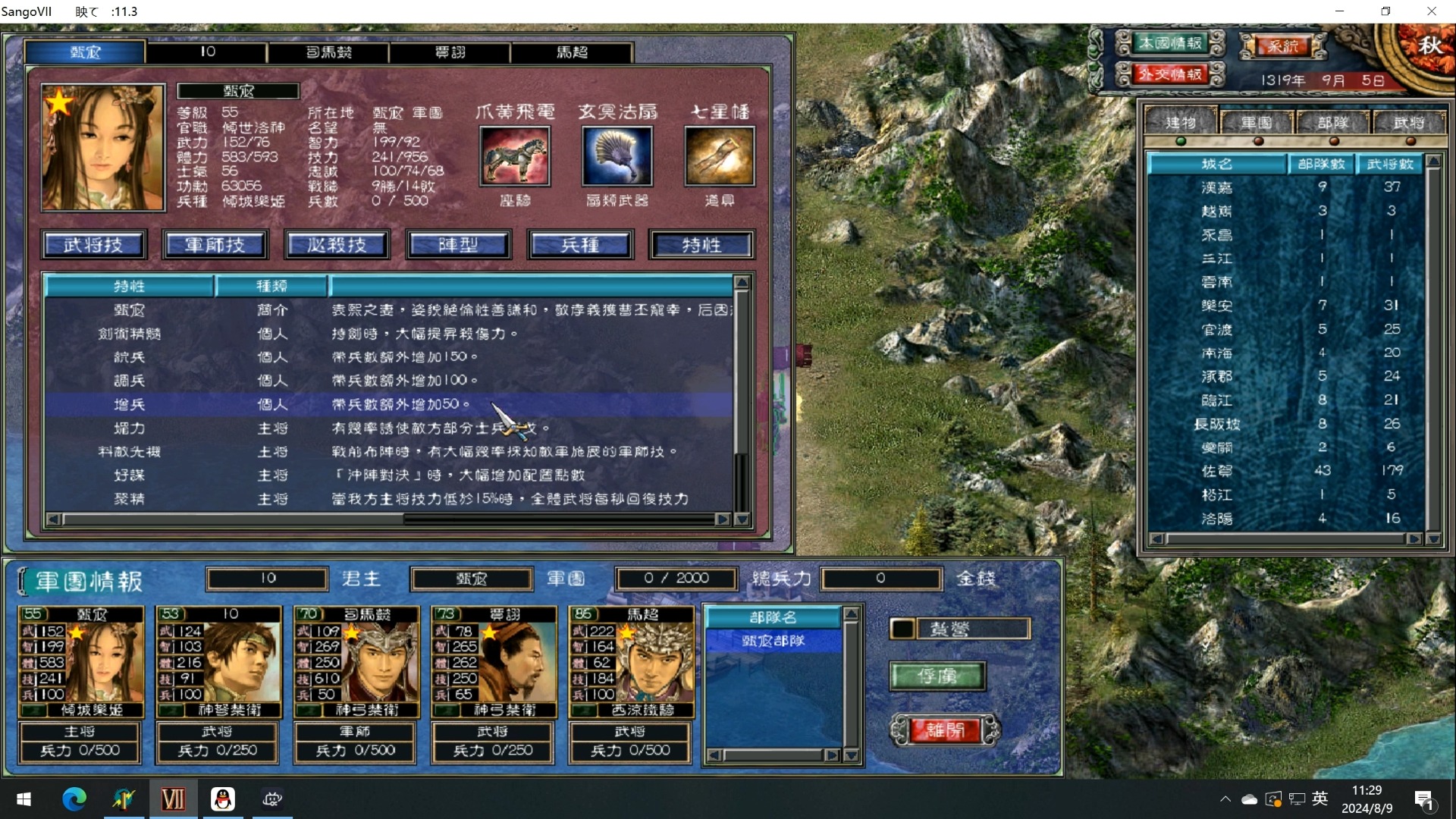Switch to the 司馬懿 character tab
This screenshot has width=1456, height=819.
(328, 52)
